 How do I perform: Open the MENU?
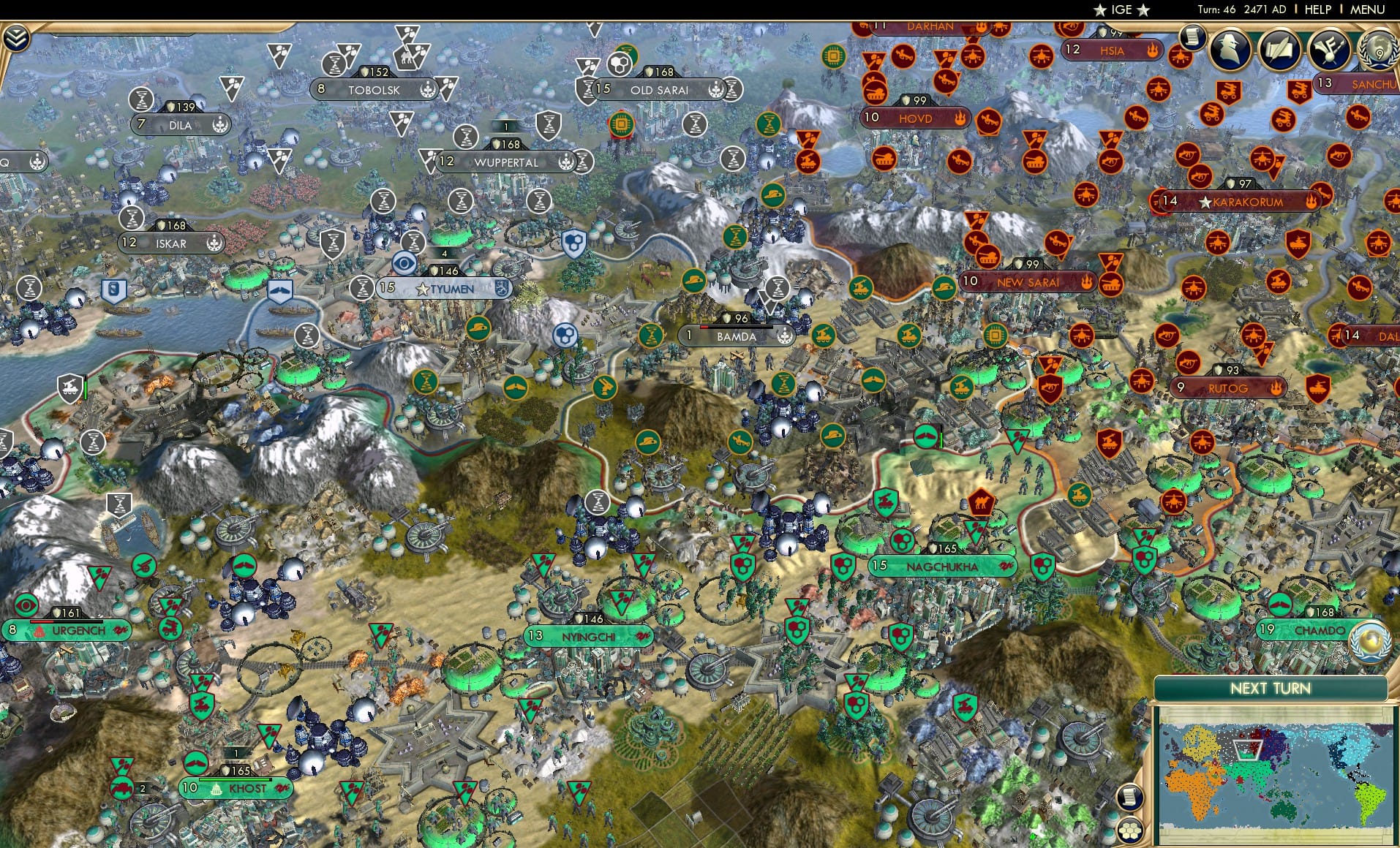(1366, 10)
